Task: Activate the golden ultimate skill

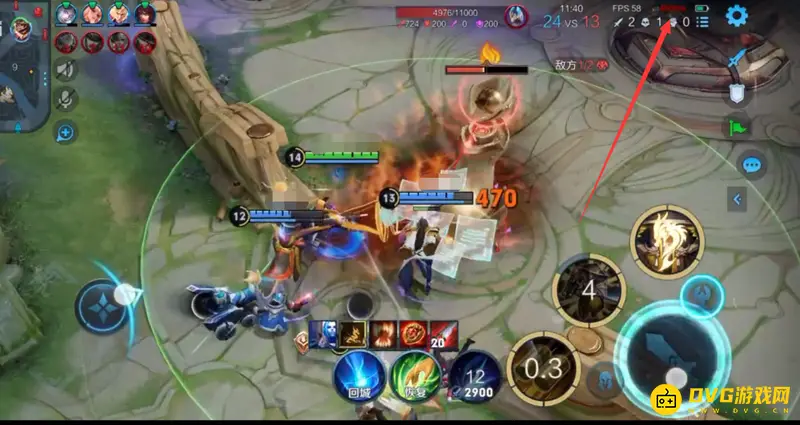Action: pos(667,241)
